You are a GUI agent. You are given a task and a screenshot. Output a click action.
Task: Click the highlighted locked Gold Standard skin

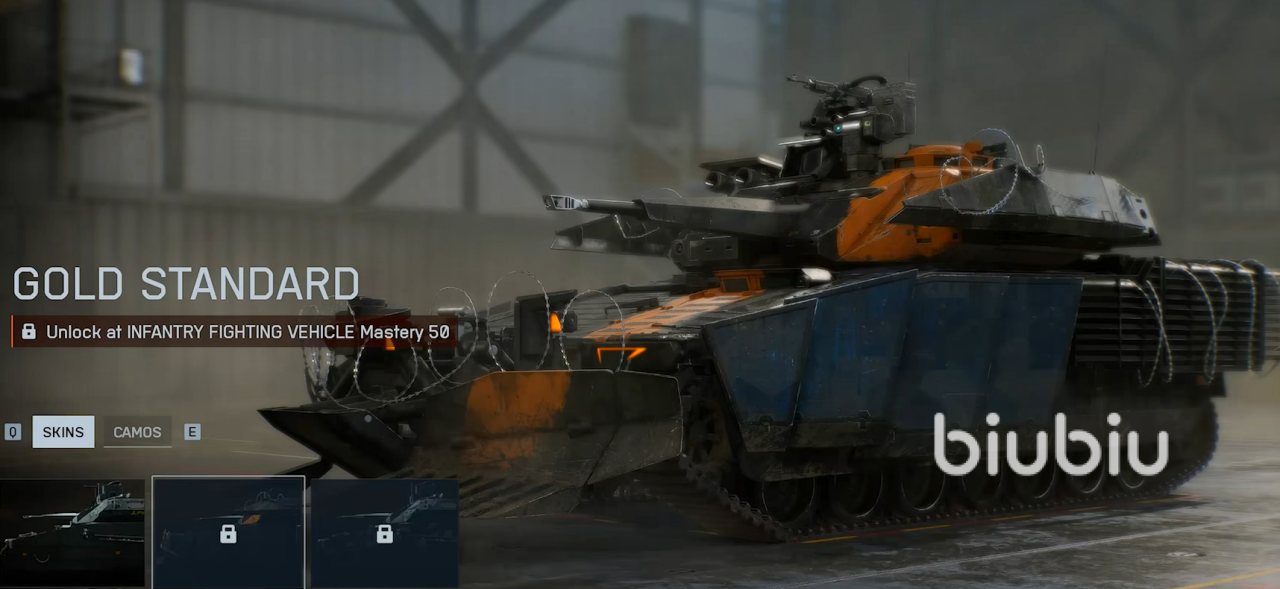click(x=228, y=533)
